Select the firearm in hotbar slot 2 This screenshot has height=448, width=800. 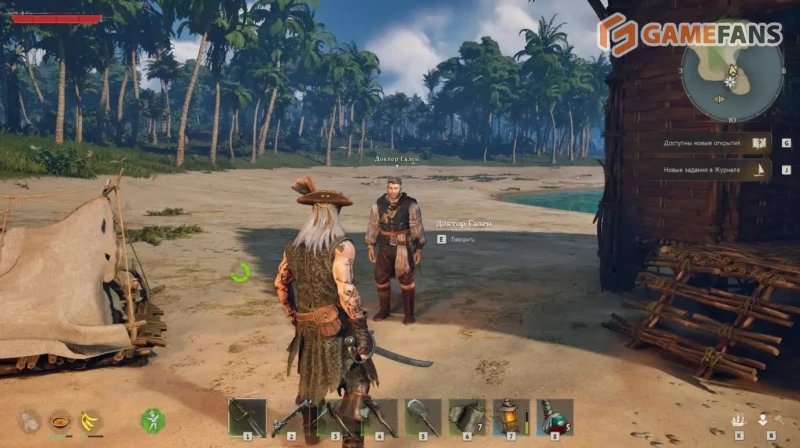292,416
